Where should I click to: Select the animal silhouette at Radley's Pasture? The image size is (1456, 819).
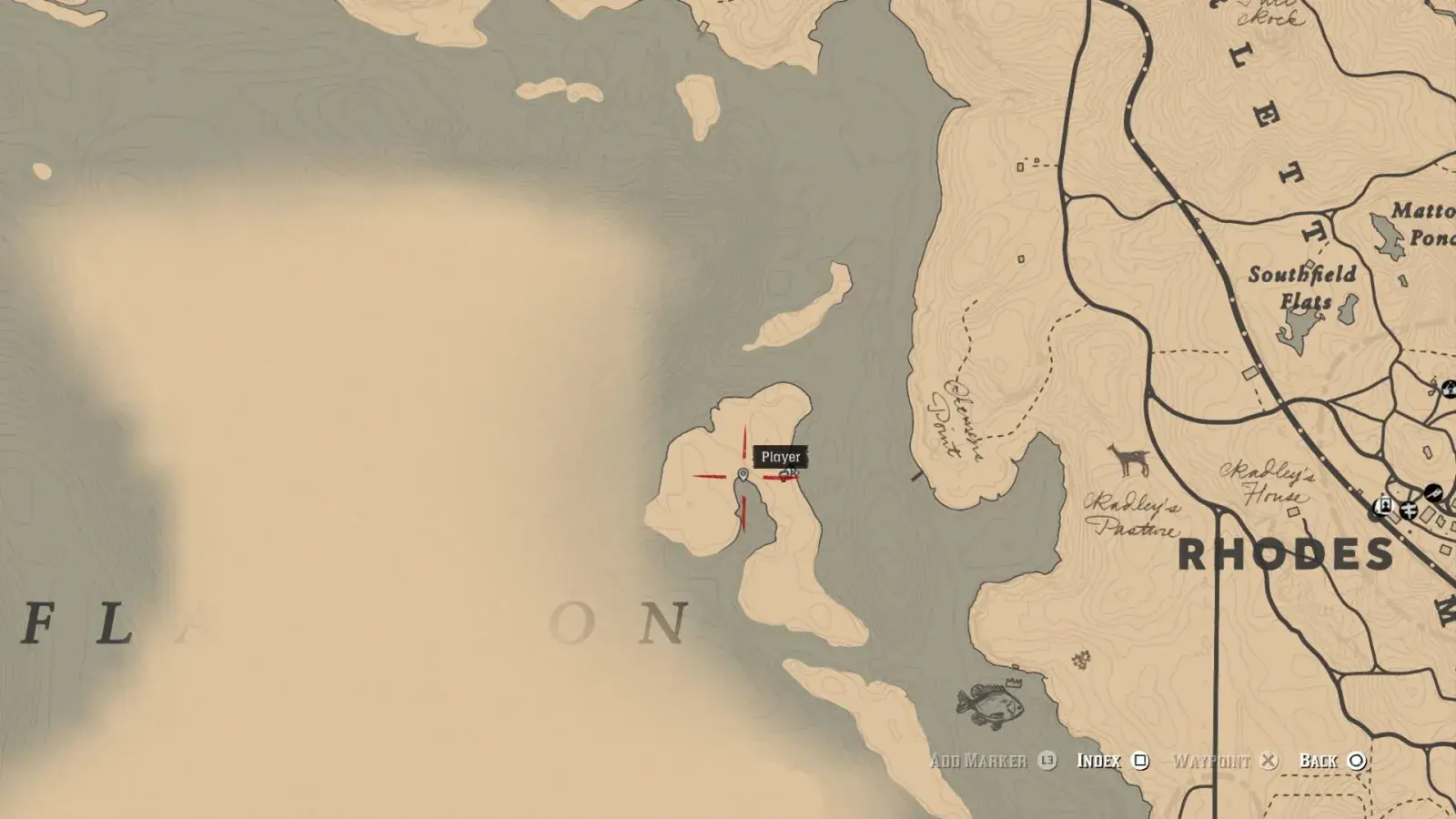coord(1128,460)
